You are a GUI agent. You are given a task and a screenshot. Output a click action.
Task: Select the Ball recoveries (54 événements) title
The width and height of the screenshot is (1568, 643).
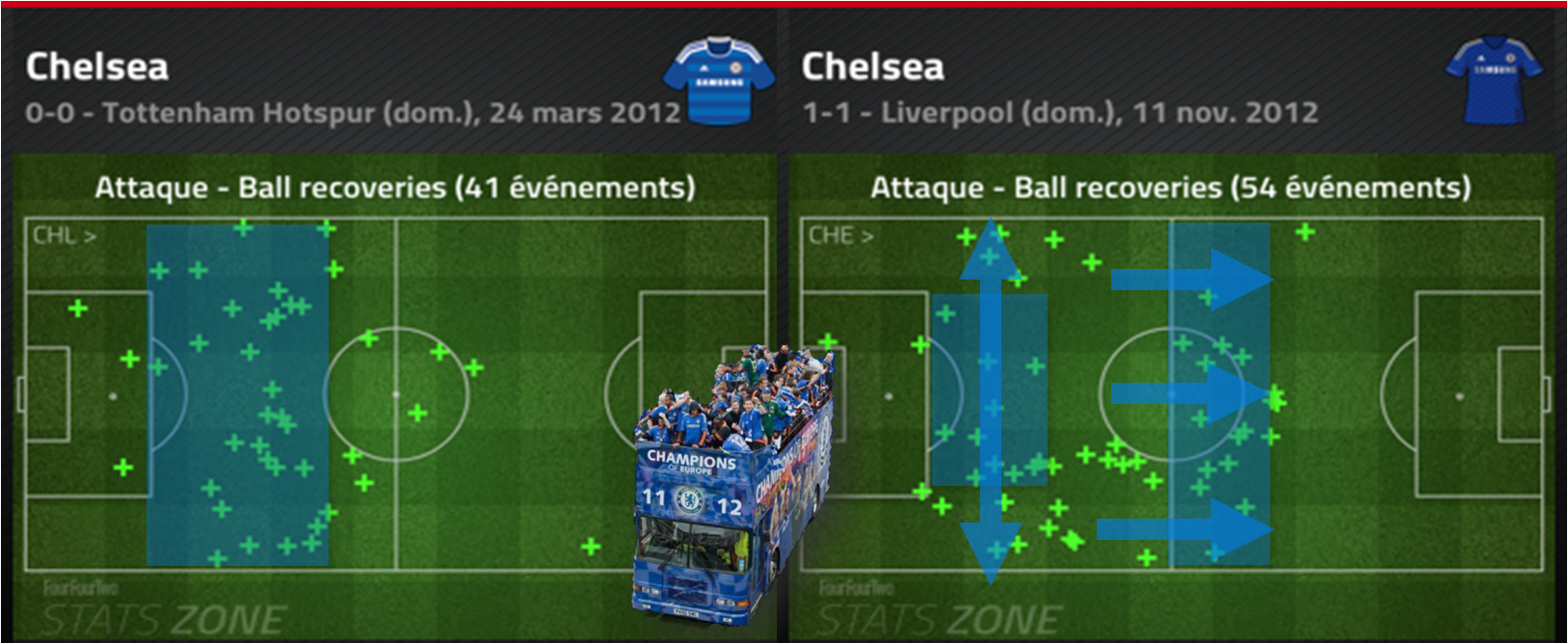click(x=1170, y=187)
